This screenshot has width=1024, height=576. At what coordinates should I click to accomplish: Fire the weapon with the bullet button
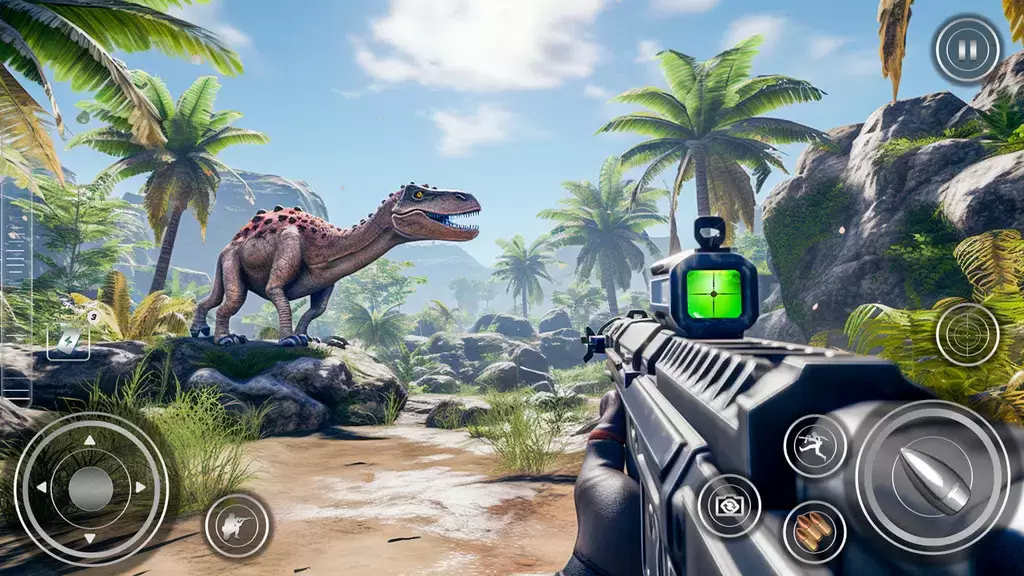[932, 476]
